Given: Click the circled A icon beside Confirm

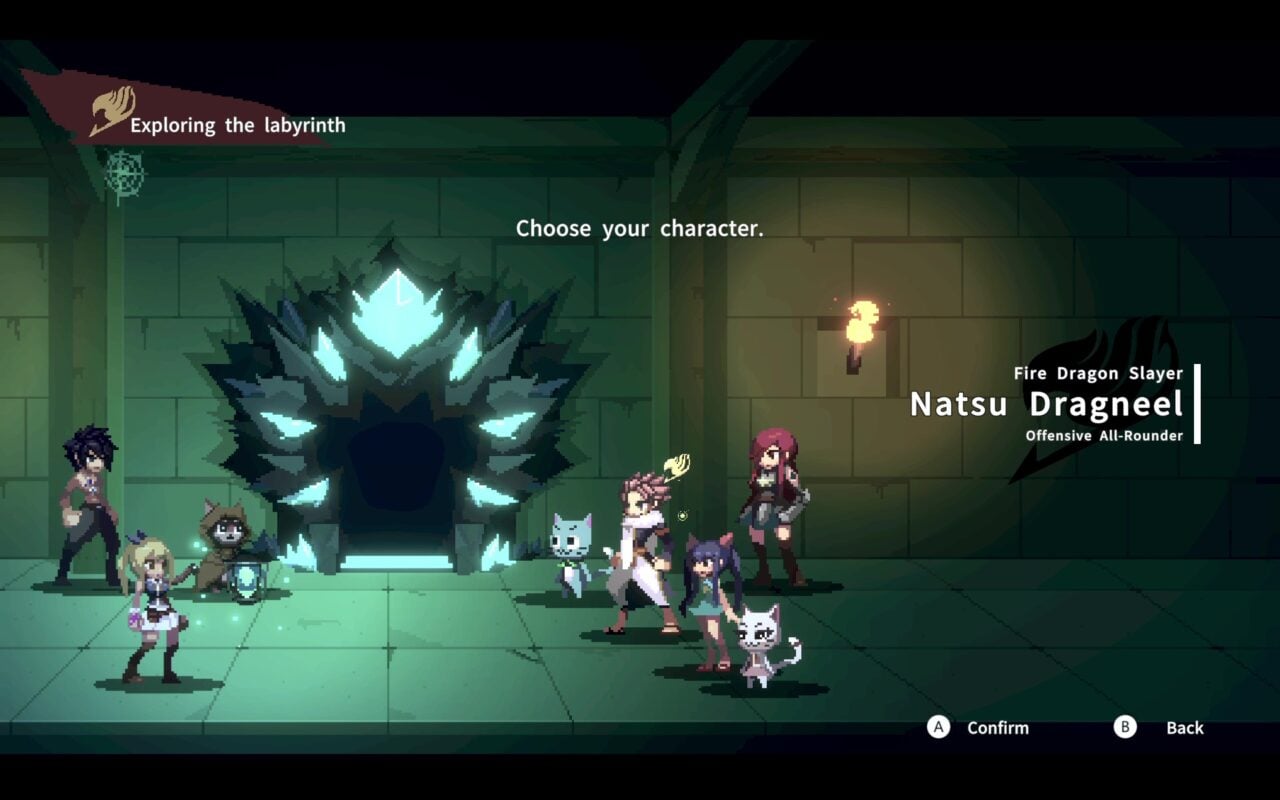Looking at the screenshot, I should [938, 728].
